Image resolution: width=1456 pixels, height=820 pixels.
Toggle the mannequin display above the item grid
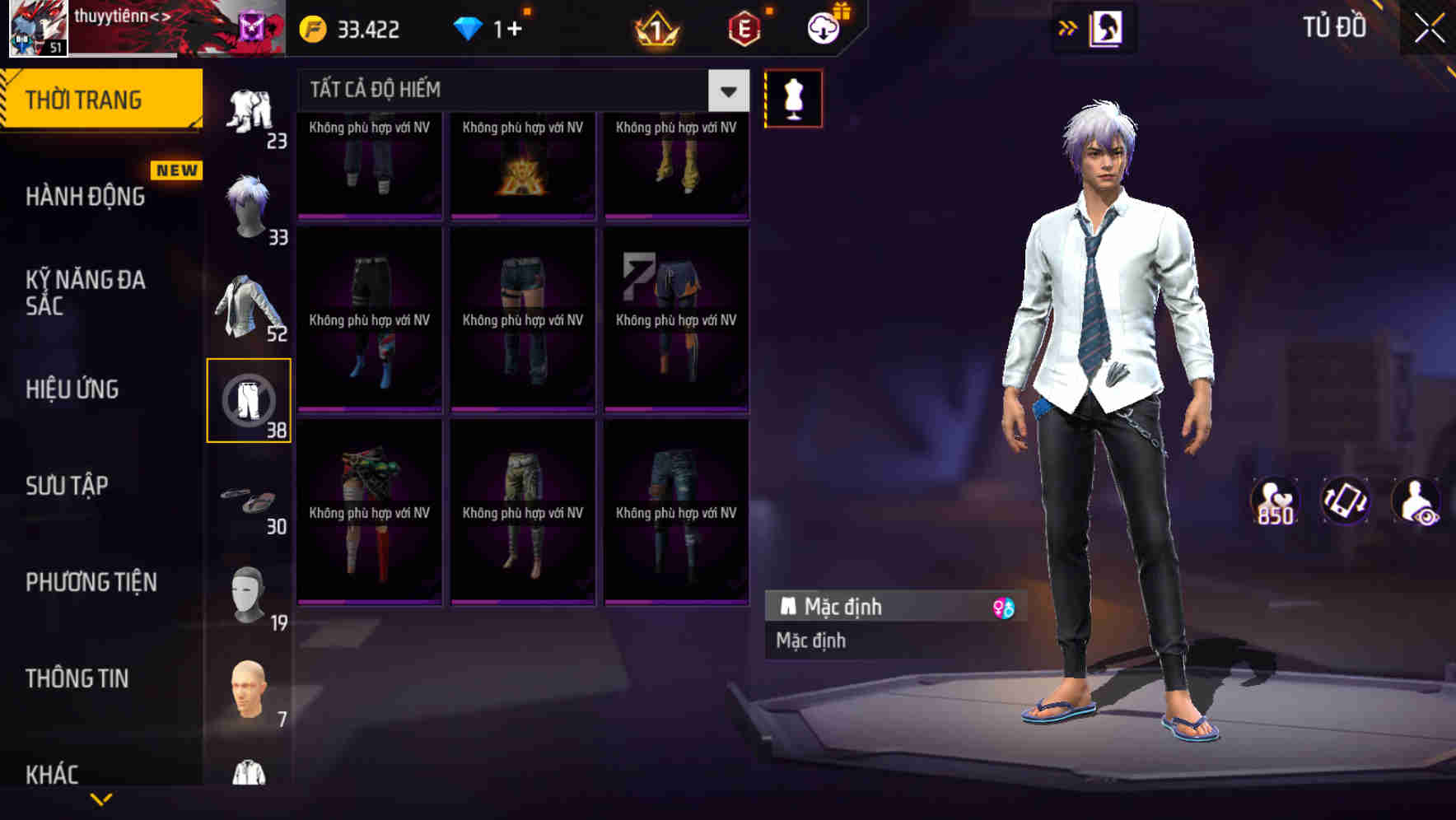(x=793, y=97)
